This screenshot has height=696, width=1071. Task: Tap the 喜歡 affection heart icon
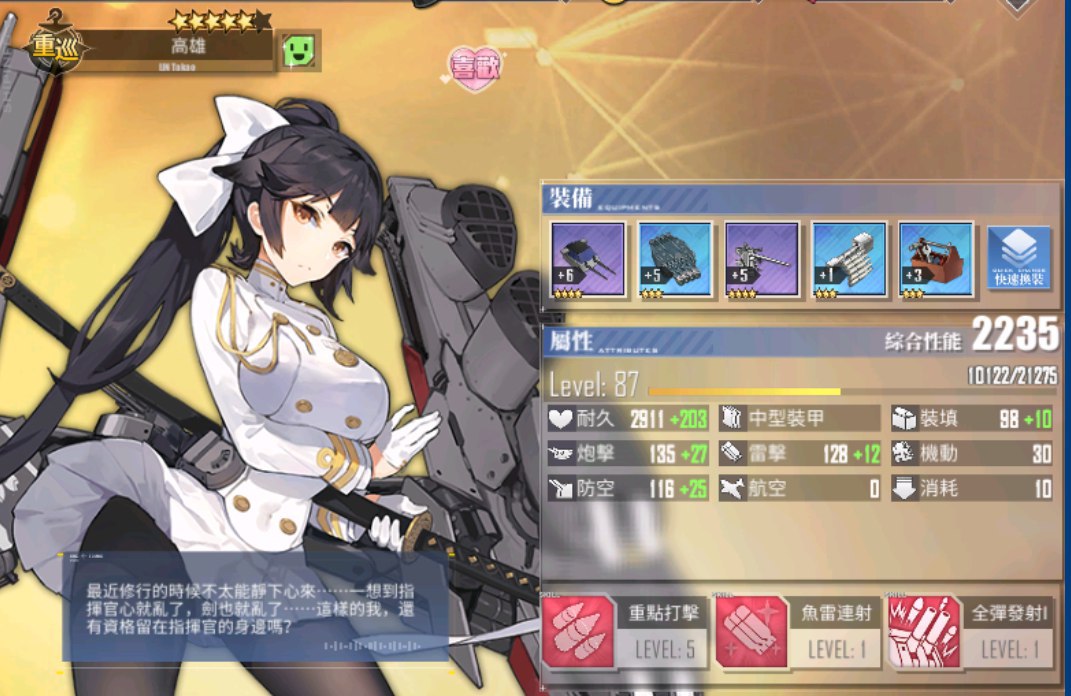(x=476, y=67)
